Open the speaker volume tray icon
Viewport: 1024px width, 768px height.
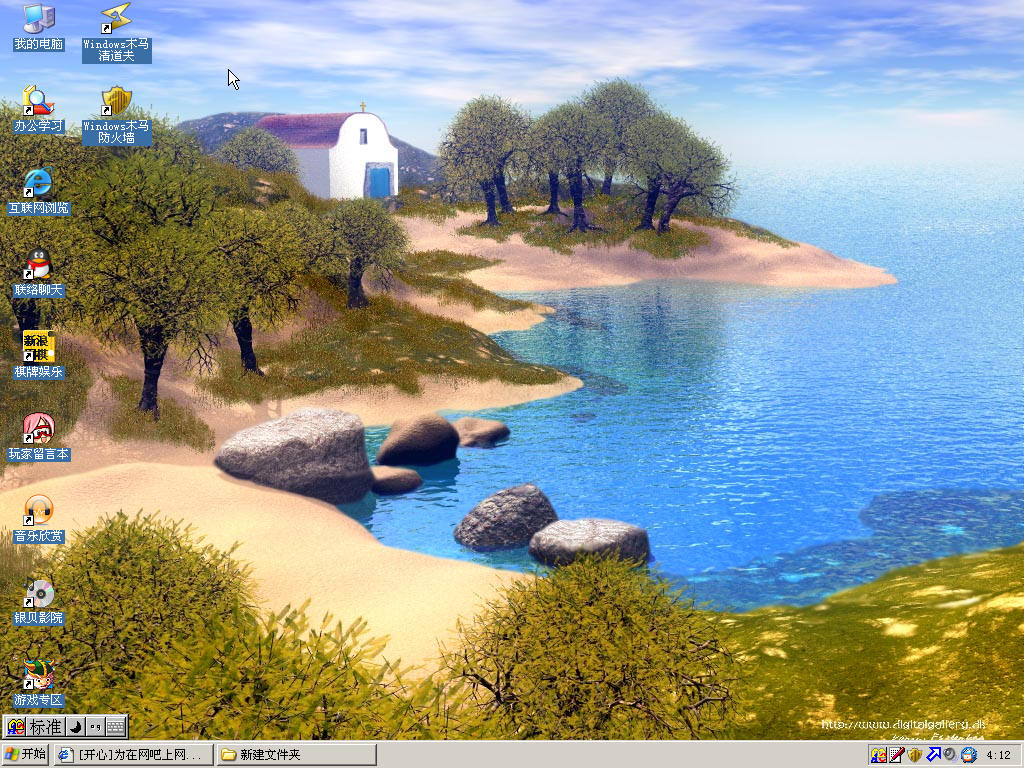950,755
